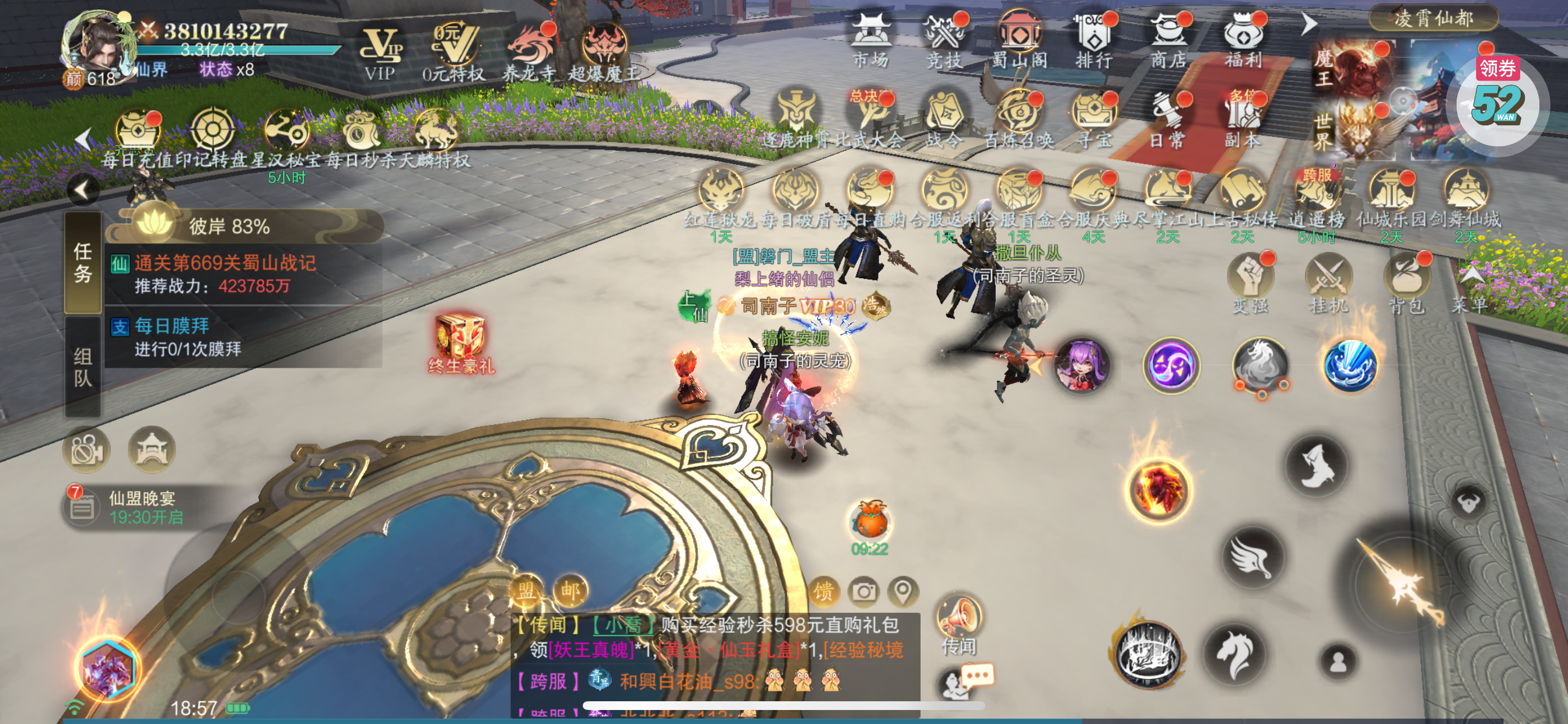
Task: Open the 背包 backpack
Action: 1406,284
